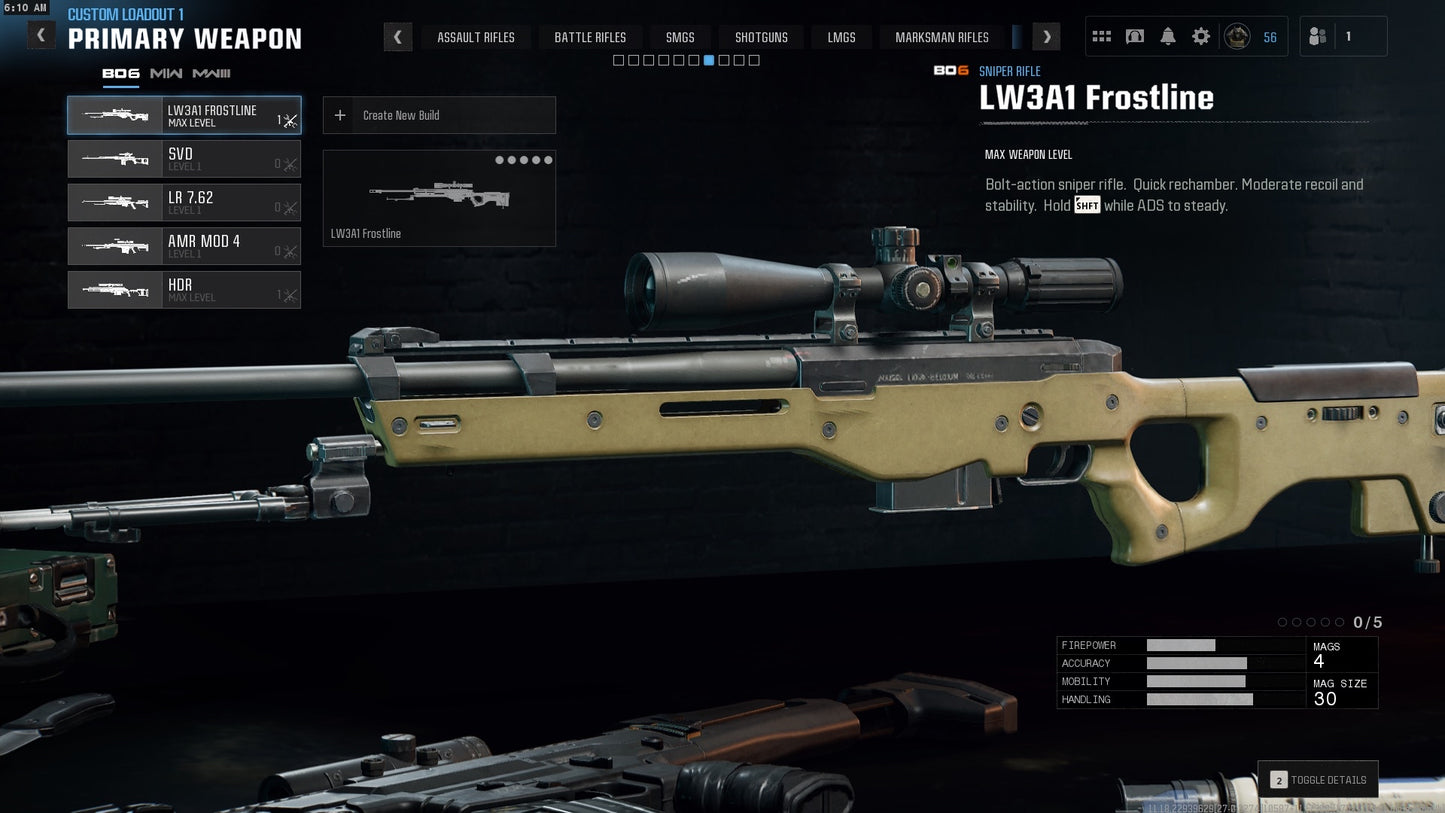This screenshot has width=1445, height=813.
Task: Click right chevron for more weapon categories
Action: click(x=1046, y=36)
